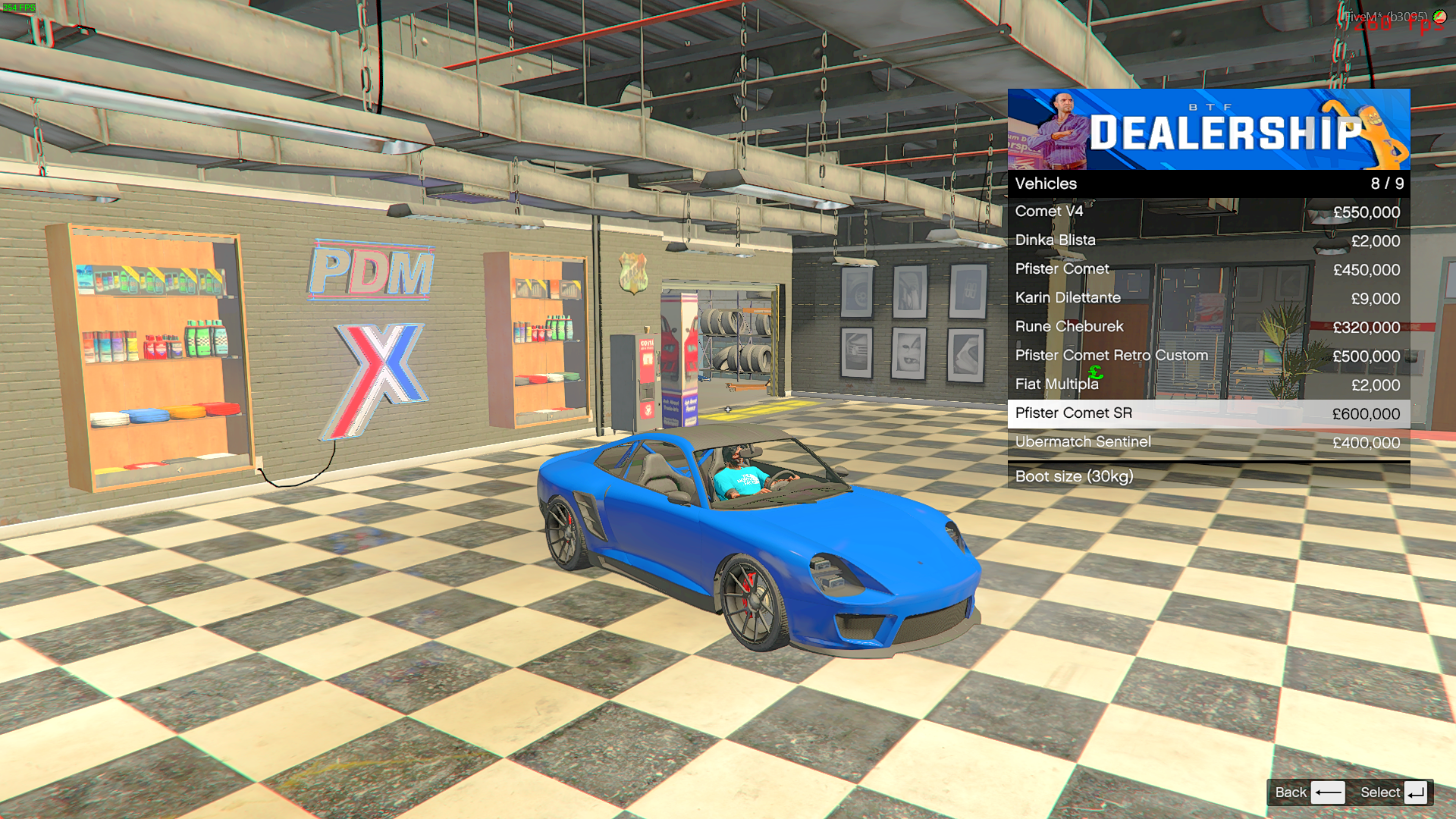Click the Back button
This screenshot has height=819, width=1456.
[x=1309, y=792]
